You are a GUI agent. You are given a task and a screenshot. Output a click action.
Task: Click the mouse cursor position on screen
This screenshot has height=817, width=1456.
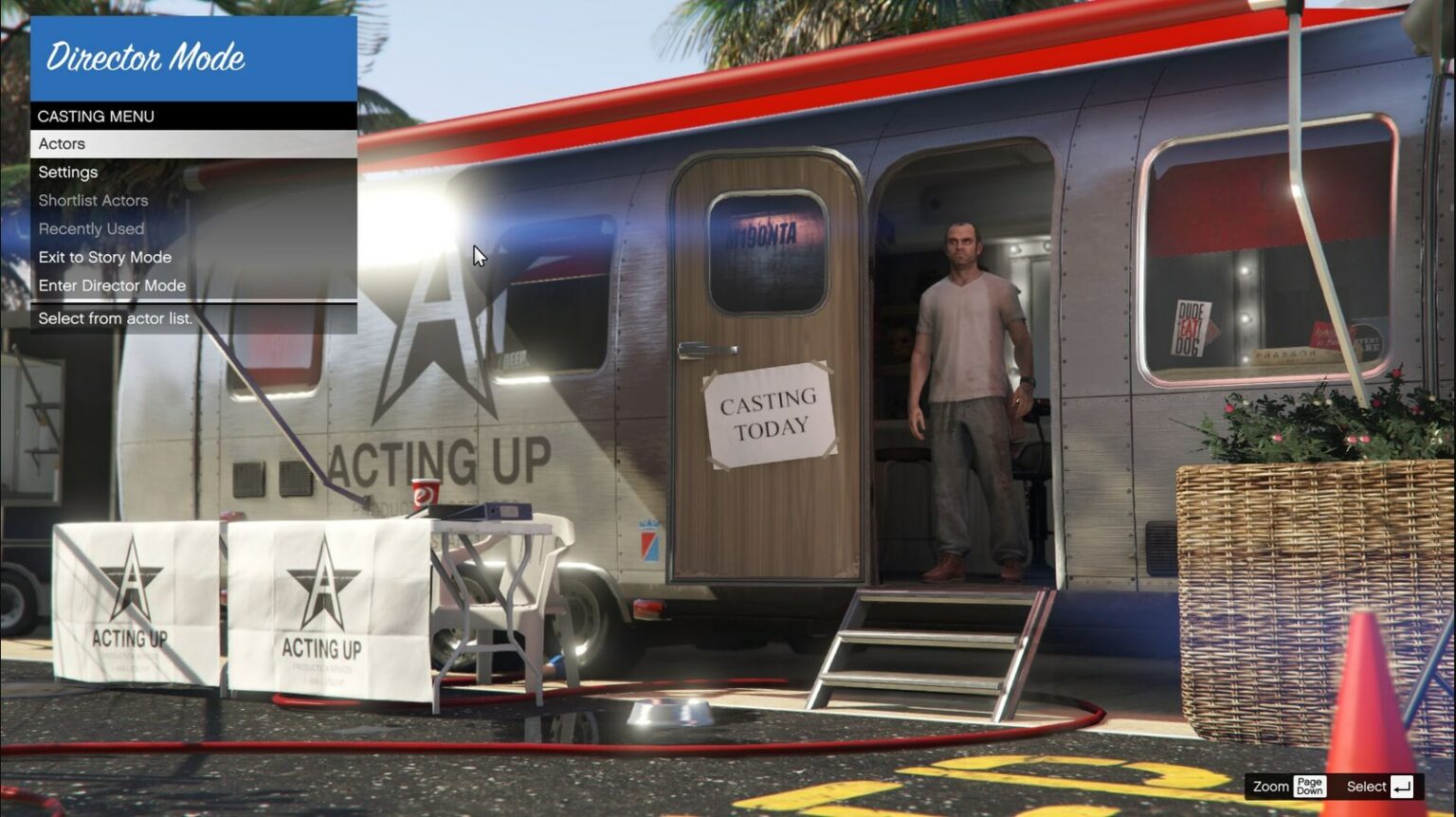click(x=477, y=255)
